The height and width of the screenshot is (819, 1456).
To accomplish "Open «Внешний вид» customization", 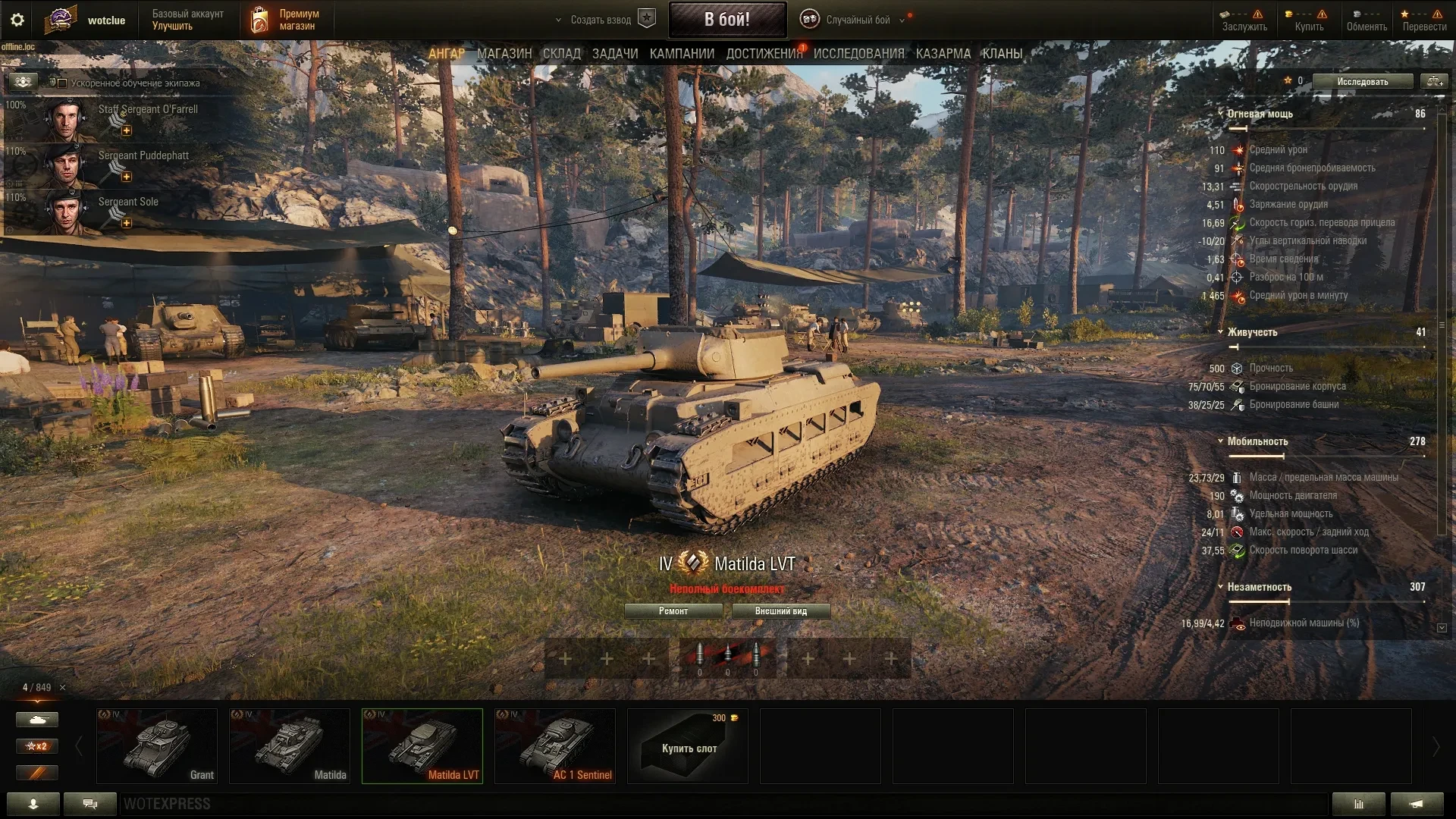I will click(780, 611).
